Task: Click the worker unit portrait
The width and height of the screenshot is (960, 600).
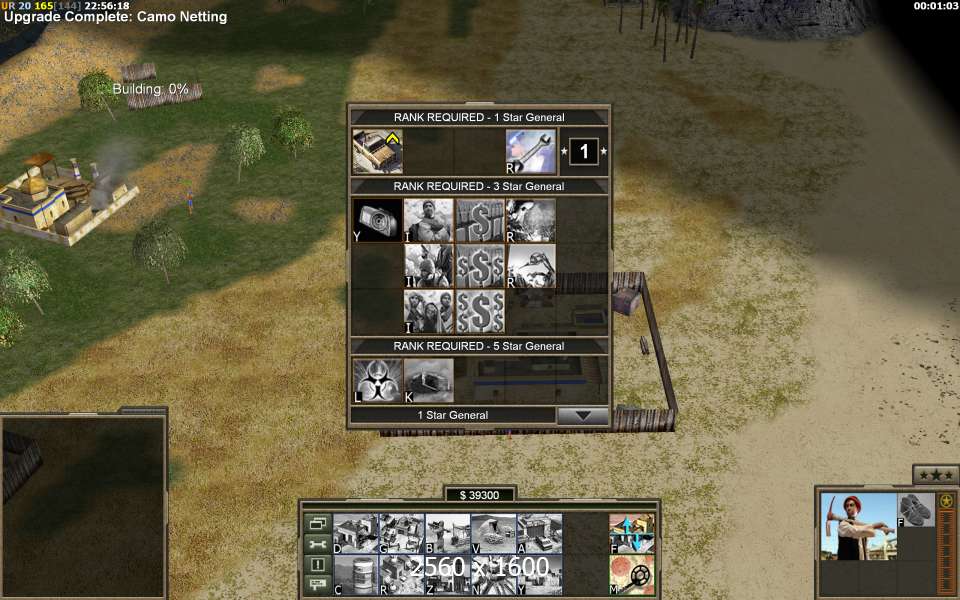Action: pos(858,526)
